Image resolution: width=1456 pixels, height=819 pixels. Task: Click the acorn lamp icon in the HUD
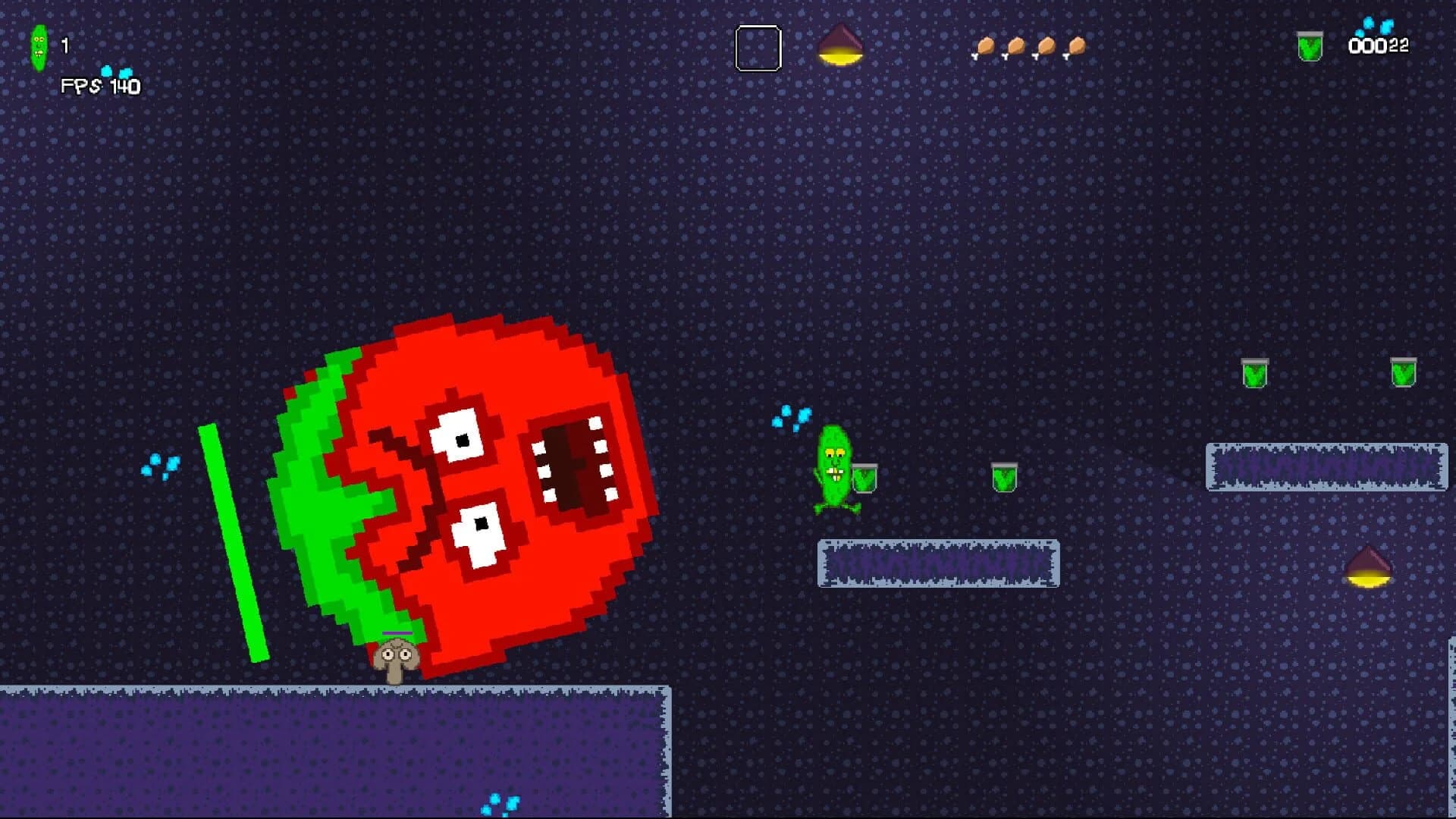pos(840,45)
